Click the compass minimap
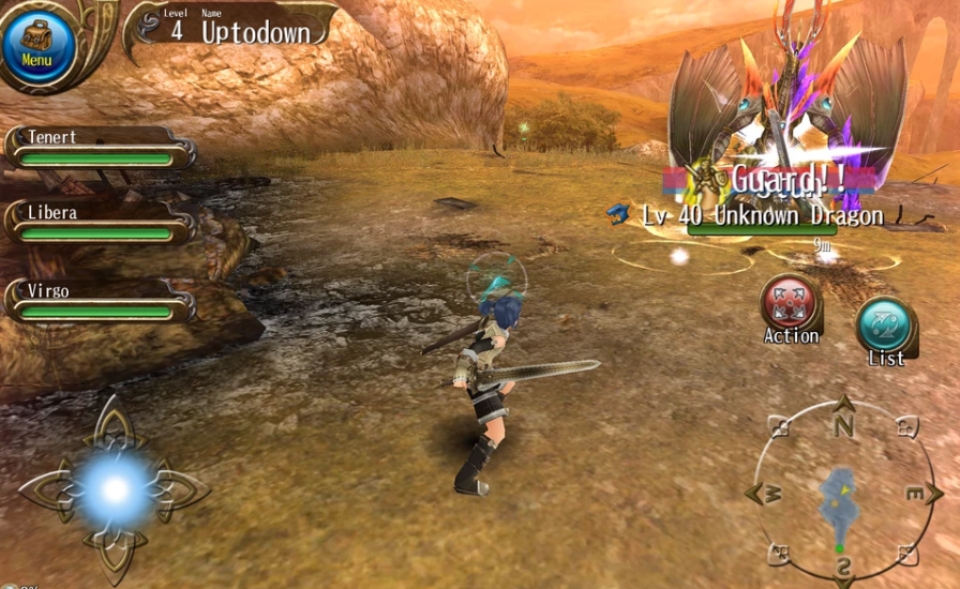This screenshot has width=960, height=589. [843, 492]
